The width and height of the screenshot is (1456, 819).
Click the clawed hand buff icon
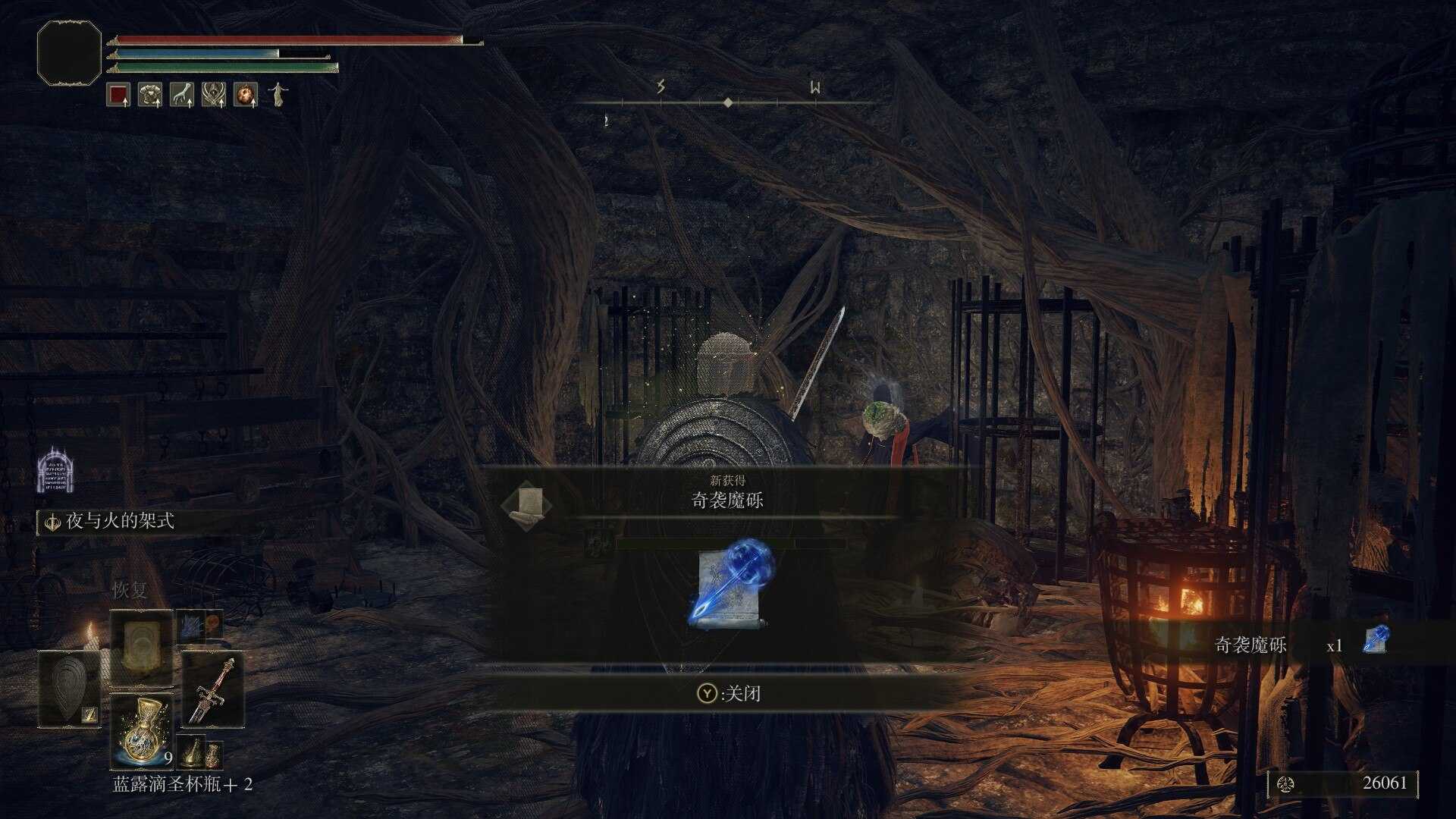182,94
